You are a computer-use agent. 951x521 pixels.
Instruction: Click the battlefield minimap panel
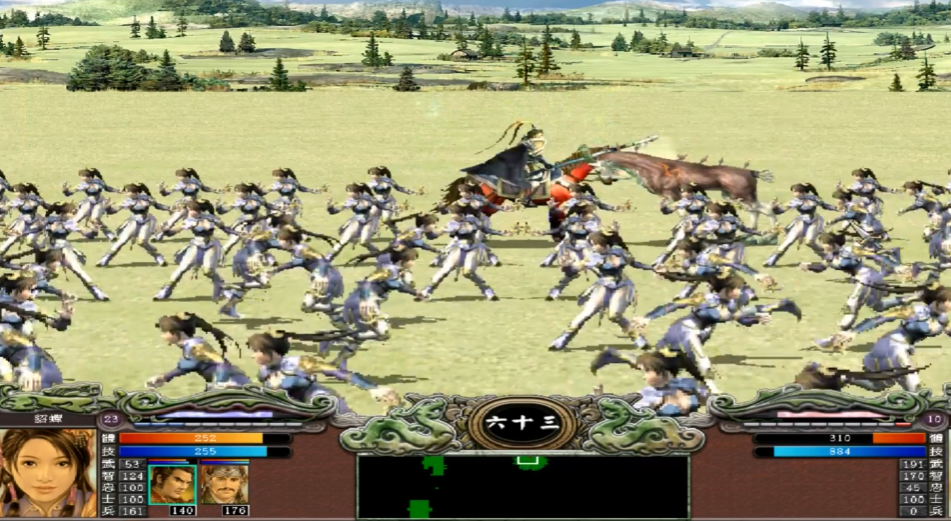click(522, 487)
